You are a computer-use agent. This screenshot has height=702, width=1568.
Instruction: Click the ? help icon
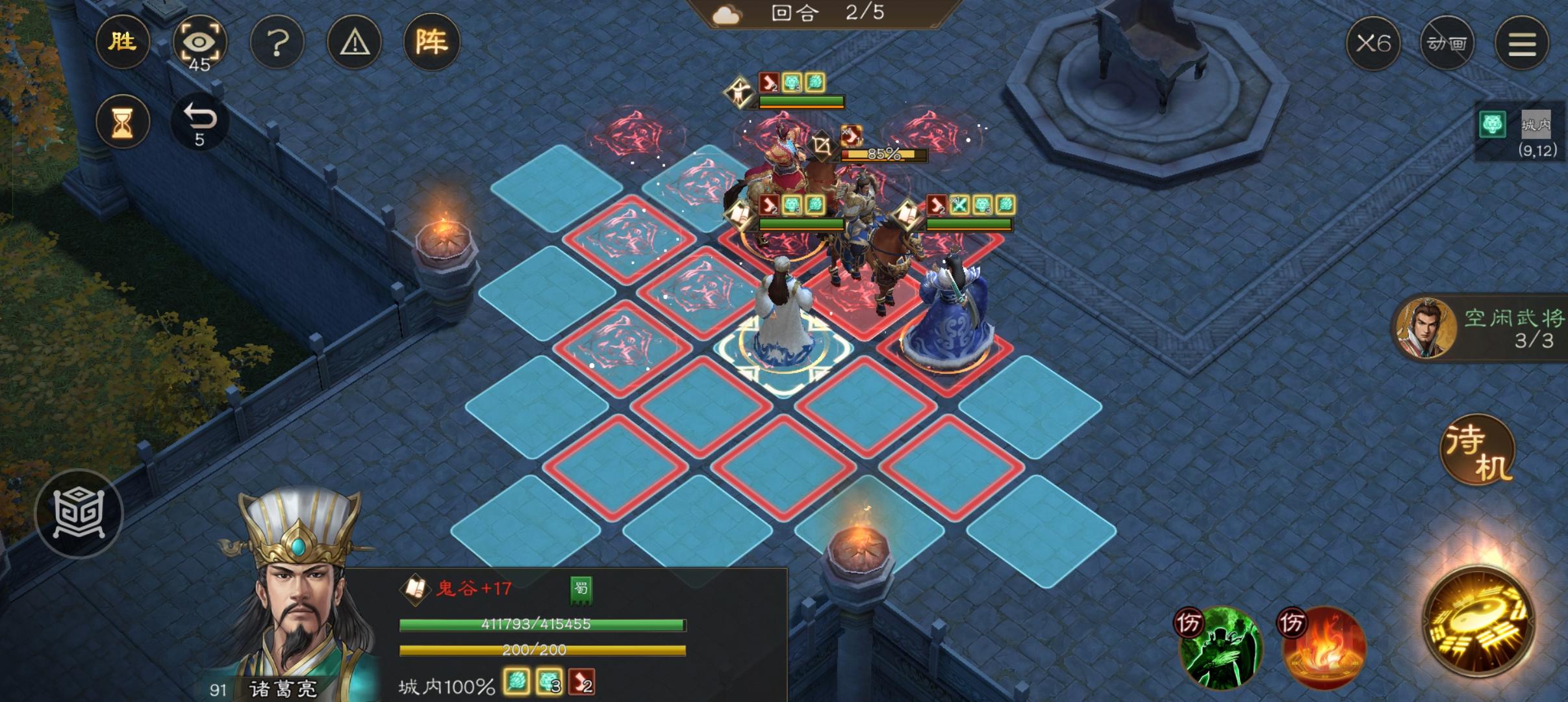click(277, 42)
